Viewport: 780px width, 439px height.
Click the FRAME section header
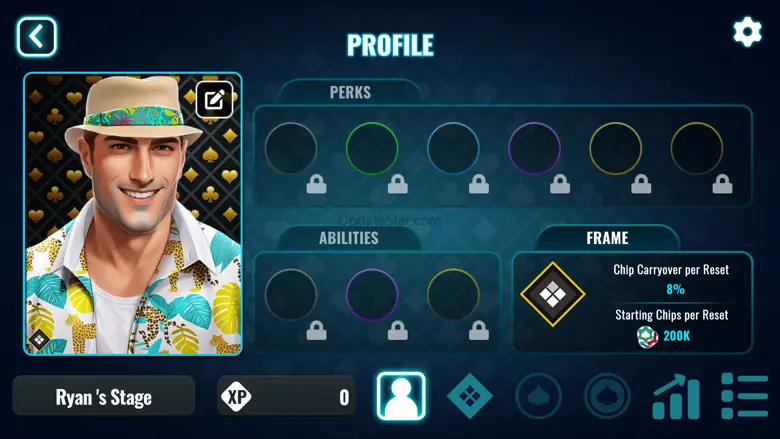click(x=607, y=238)
